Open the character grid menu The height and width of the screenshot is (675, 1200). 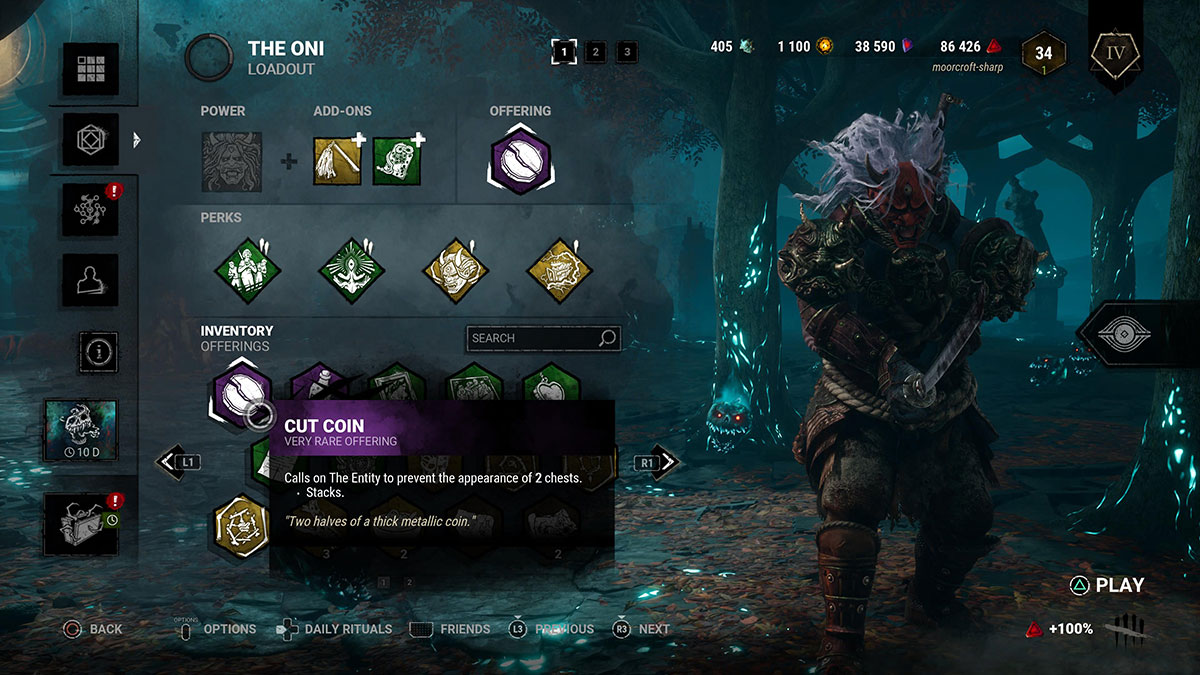91,69
